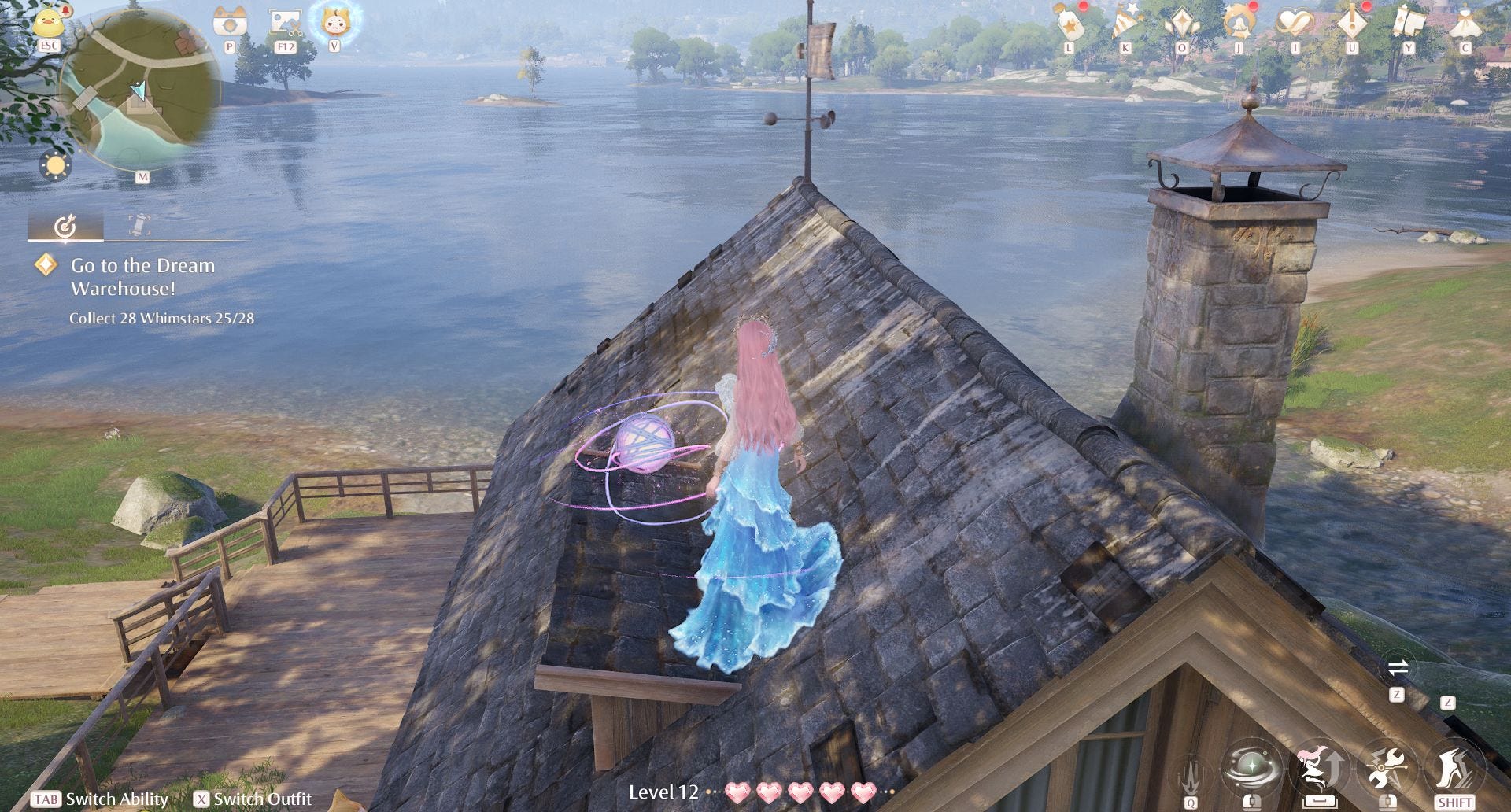Image resolution: width=1511 pixels, height=812 pixels.
Task: Open the wreath and bell icon
Action: click(1239, 22)
